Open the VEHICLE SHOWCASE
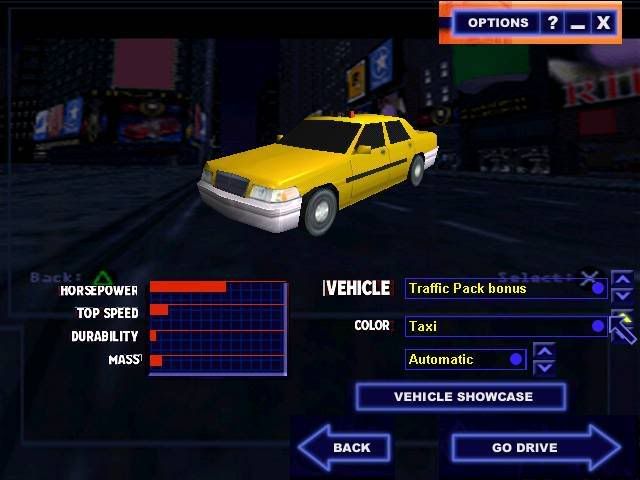The image size is (640, 480). coord(462,397)
